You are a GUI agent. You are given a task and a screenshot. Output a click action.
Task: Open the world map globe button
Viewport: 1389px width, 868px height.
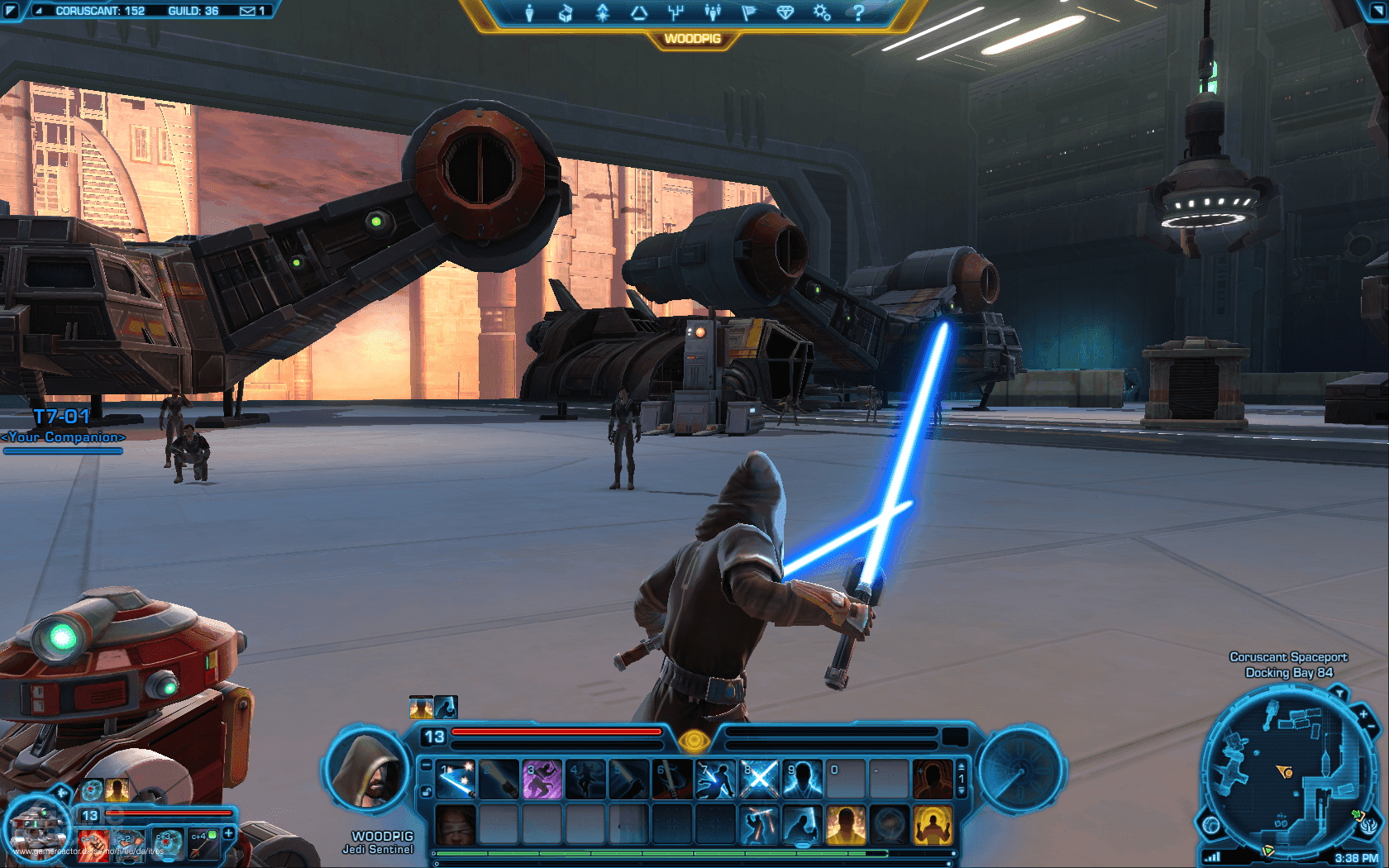[1211, 824]
